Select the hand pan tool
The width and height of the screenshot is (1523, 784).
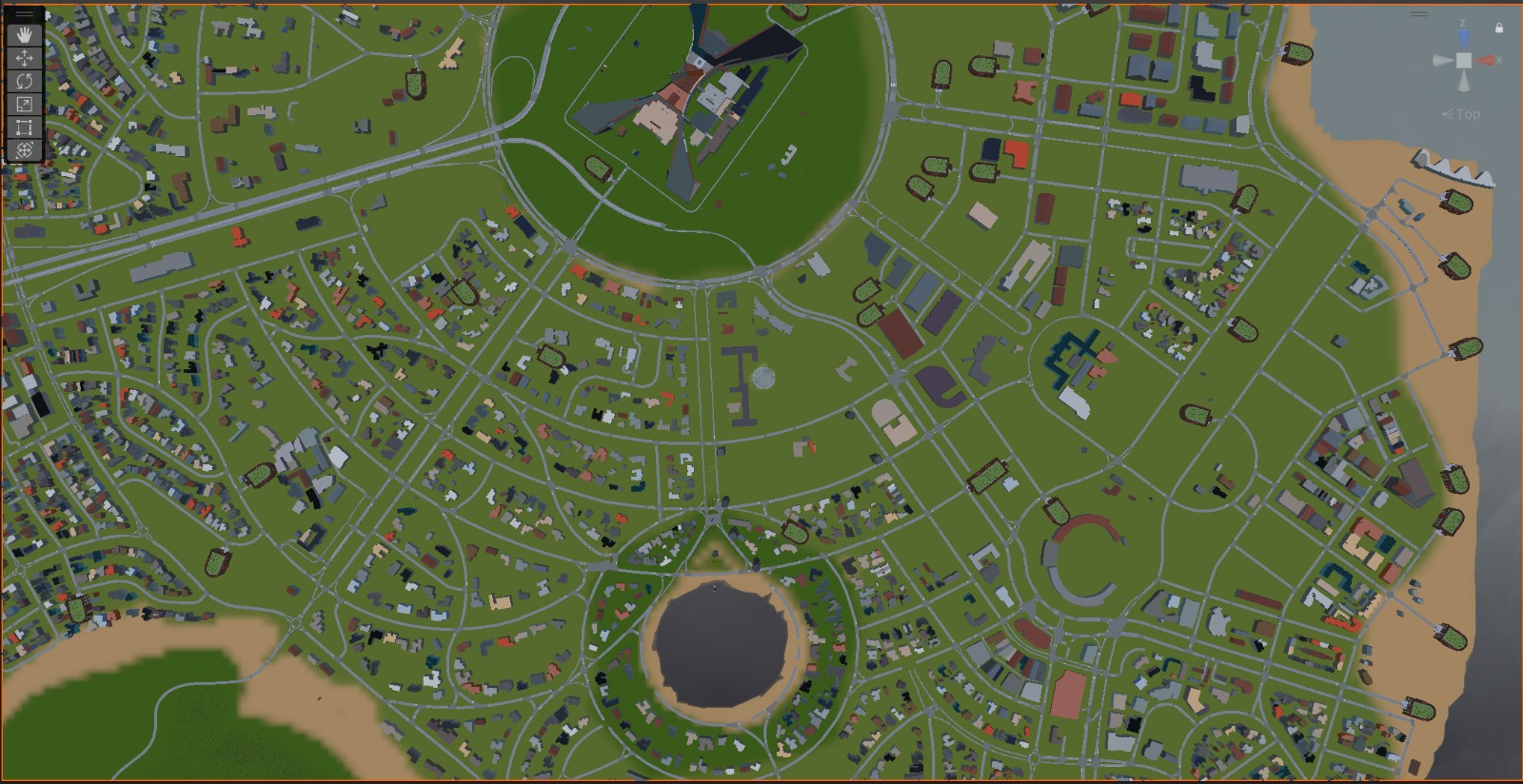(x=25, y=35)
